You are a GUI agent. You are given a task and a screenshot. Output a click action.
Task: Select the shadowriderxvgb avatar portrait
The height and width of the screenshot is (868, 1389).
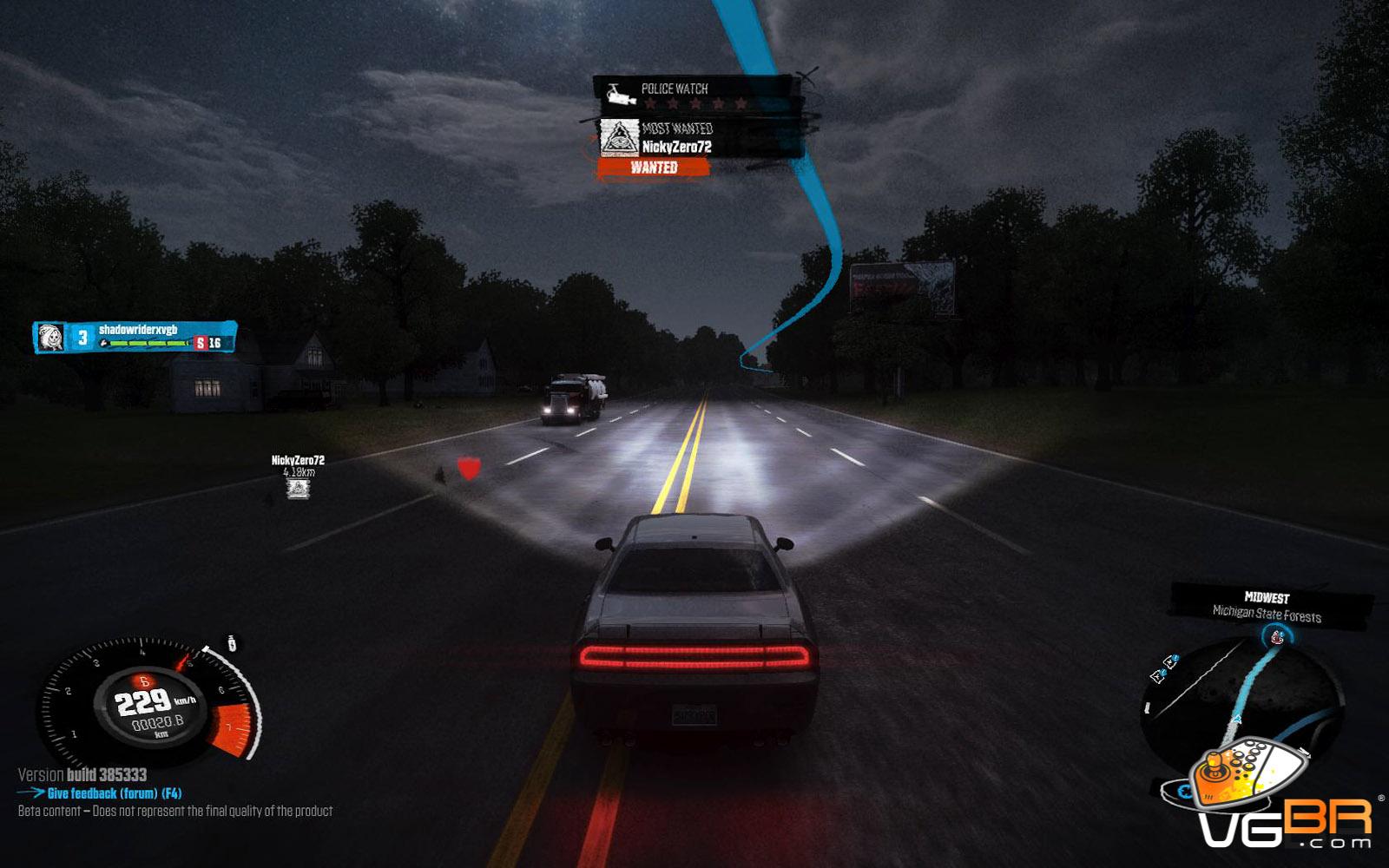coord(51,338)
